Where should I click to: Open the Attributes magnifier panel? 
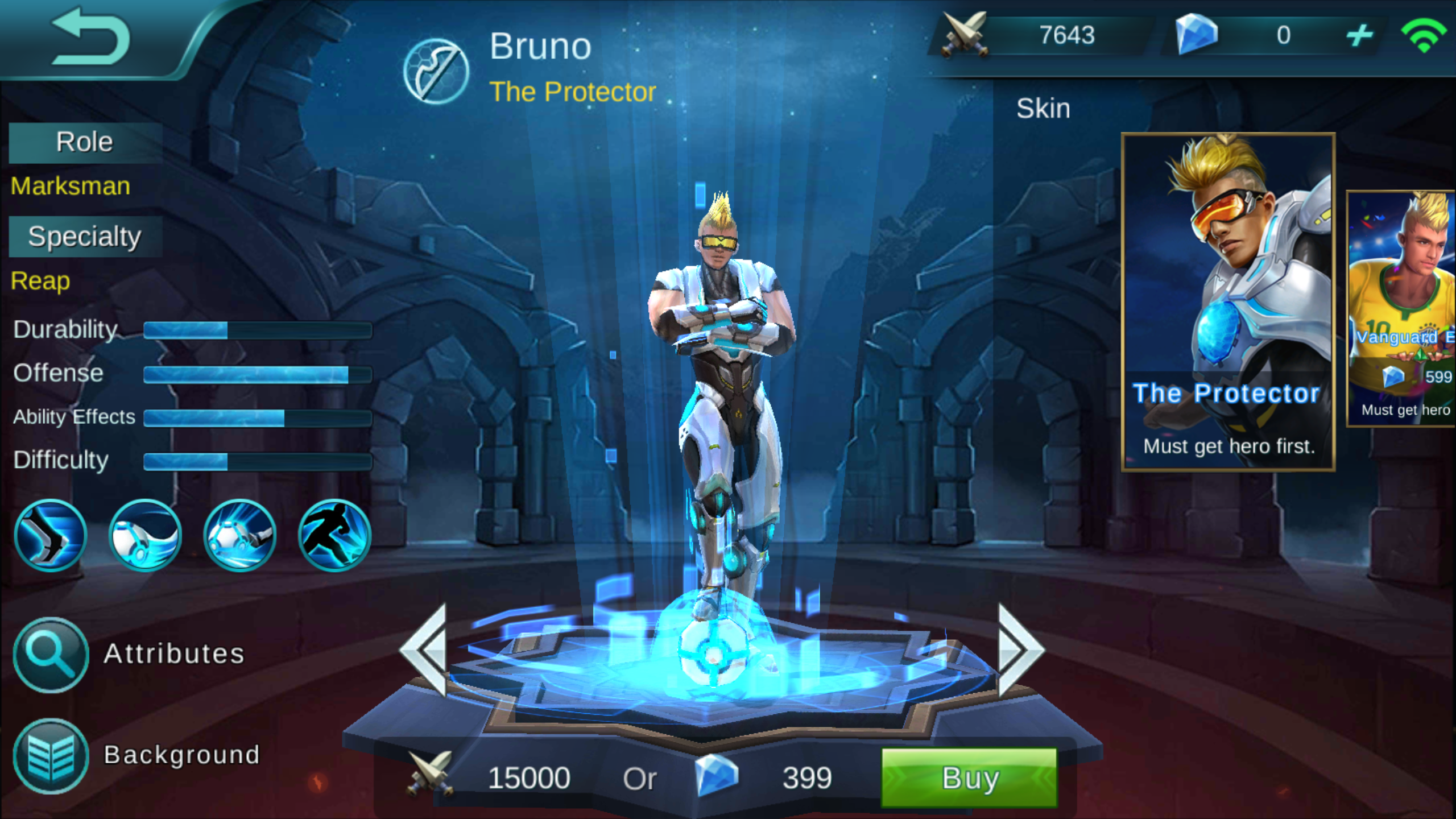coord(50,653)
